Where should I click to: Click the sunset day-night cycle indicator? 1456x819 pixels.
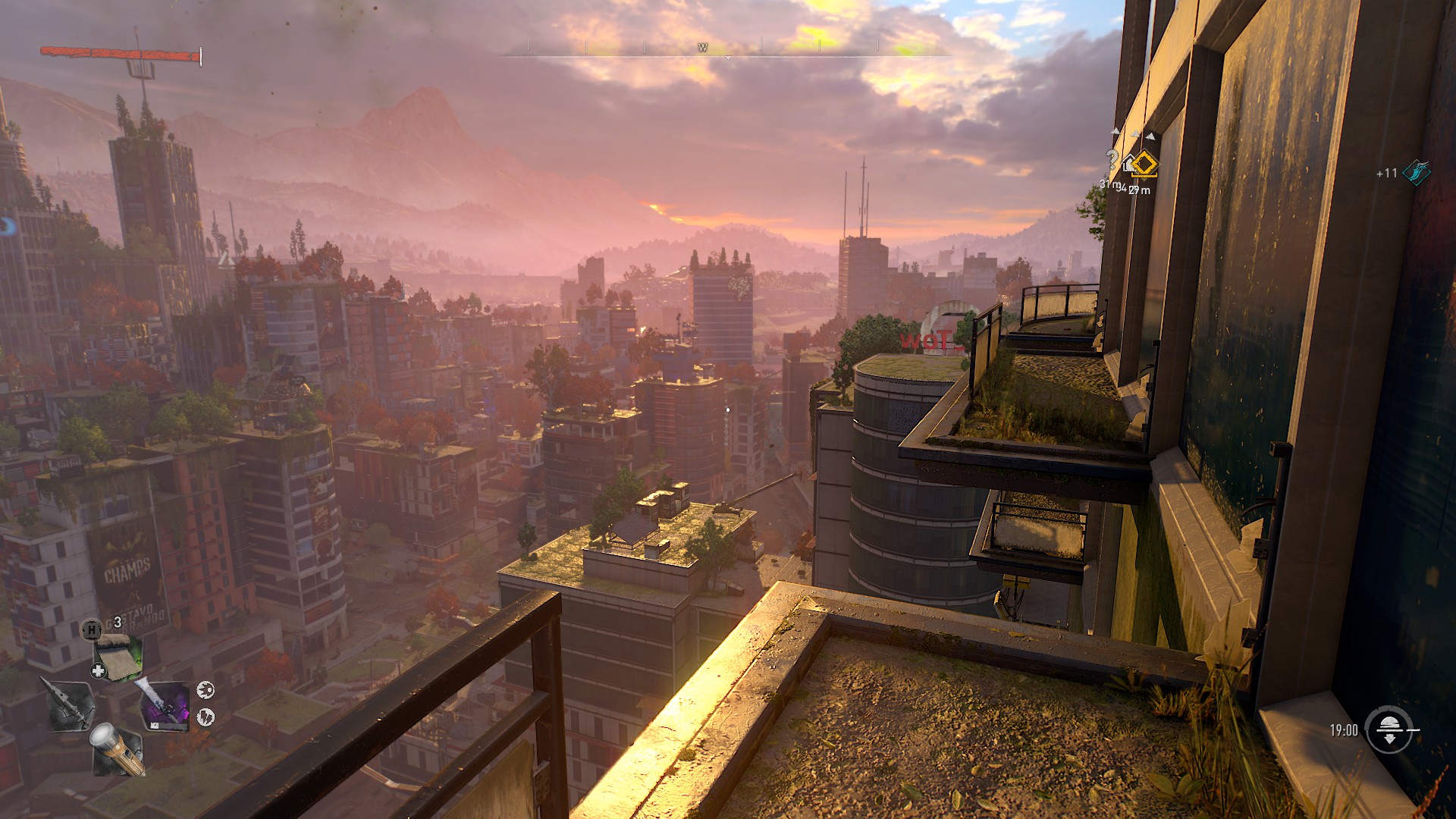coord(1389,730)
